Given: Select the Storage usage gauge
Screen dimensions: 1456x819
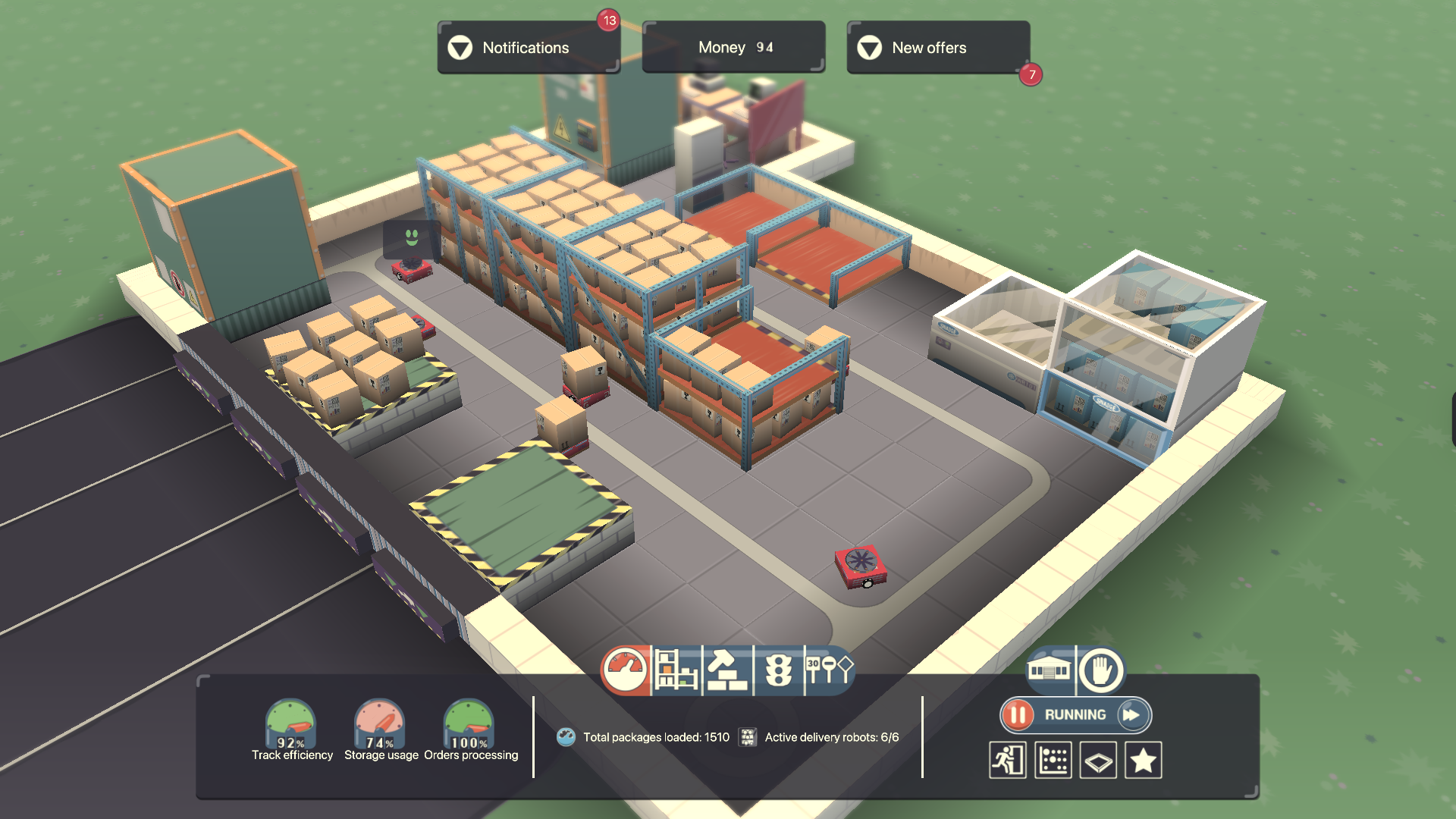Looking at the screenshot, I should (380, 724).
